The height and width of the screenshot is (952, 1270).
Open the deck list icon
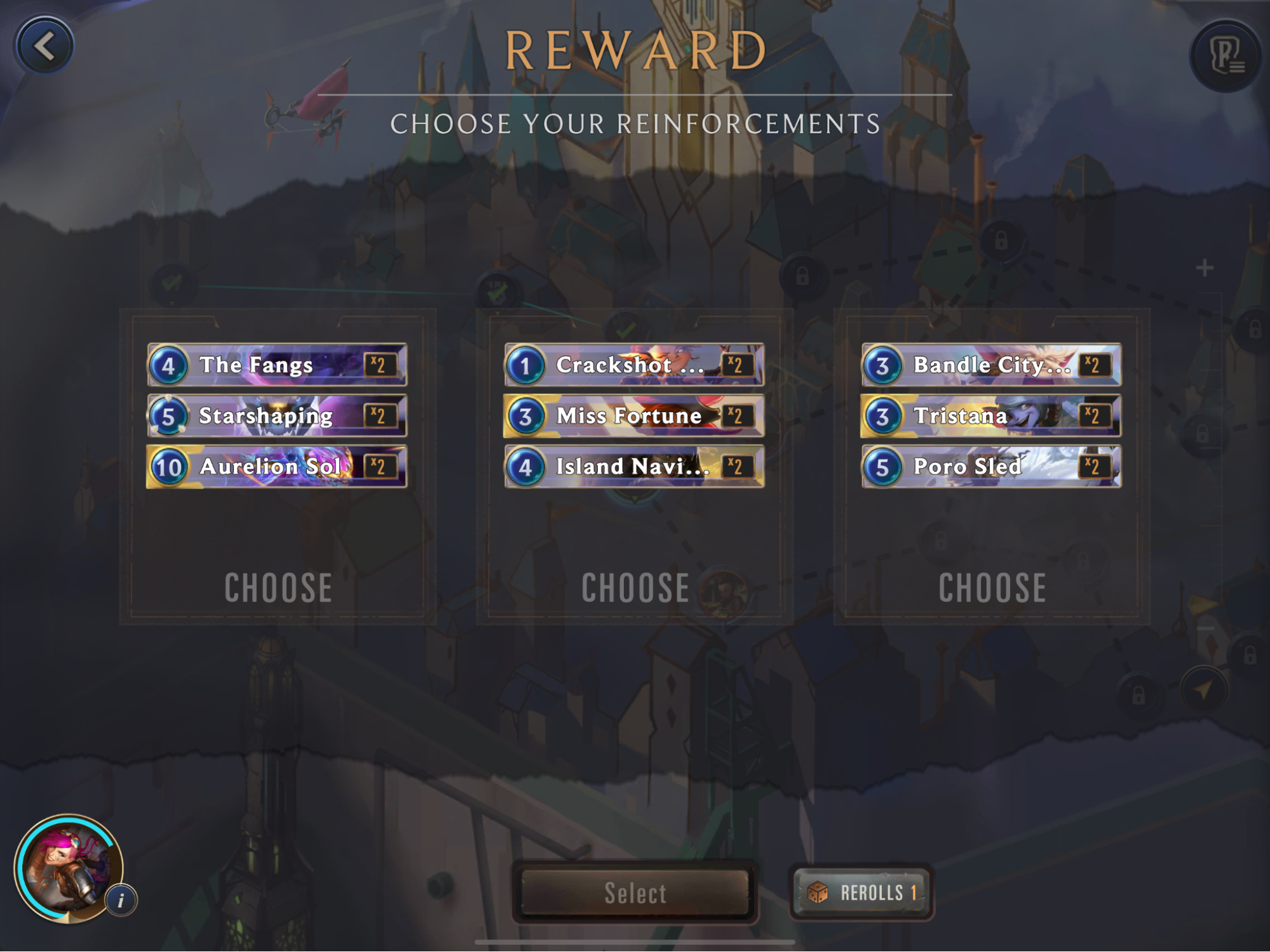coord(1225,56)
